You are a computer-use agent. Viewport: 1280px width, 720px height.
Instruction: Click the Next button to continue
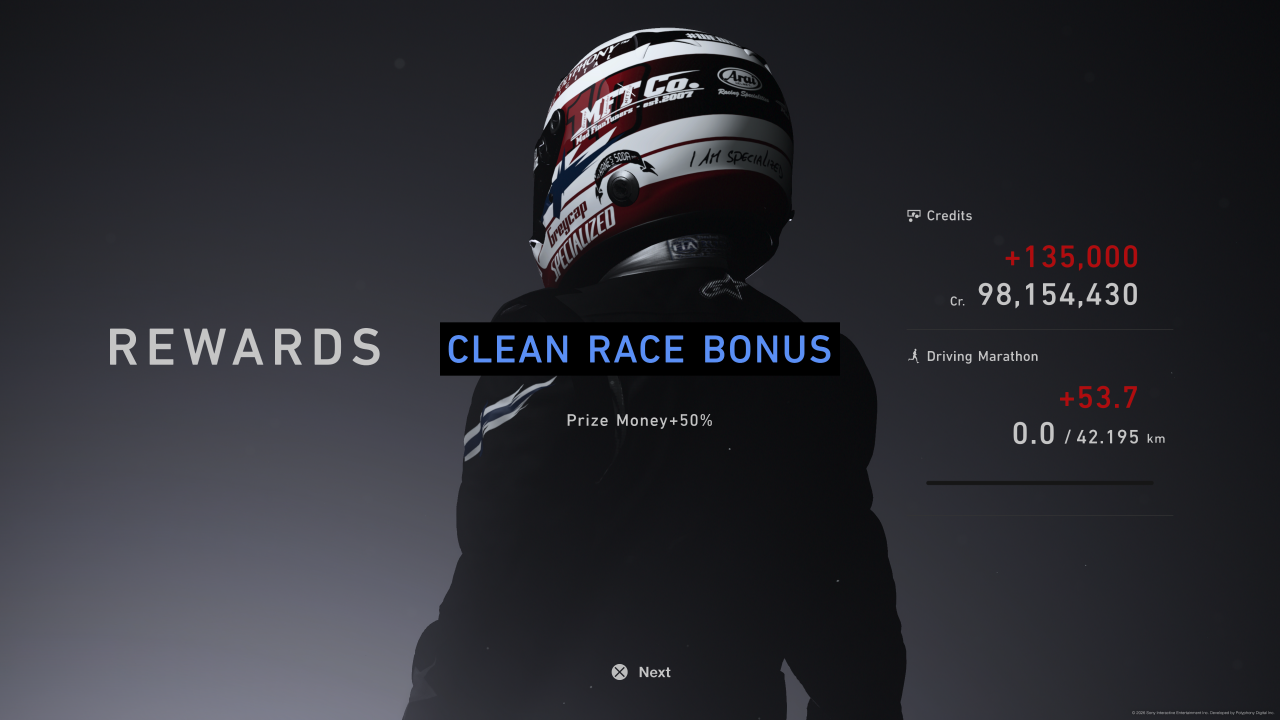coord(640,672)
